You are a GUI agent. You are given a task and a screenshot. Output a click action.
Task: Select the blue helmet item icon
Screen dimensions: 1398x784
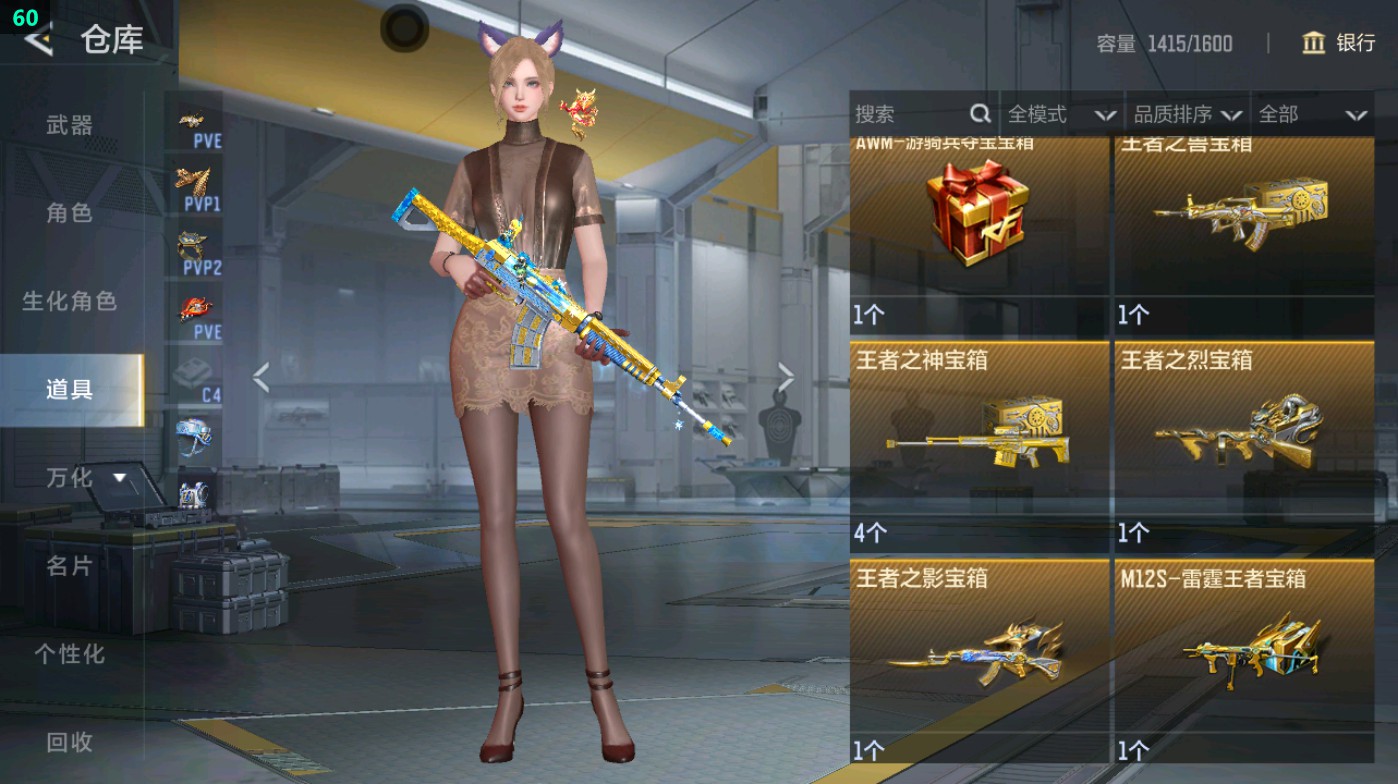pos(196,438)
